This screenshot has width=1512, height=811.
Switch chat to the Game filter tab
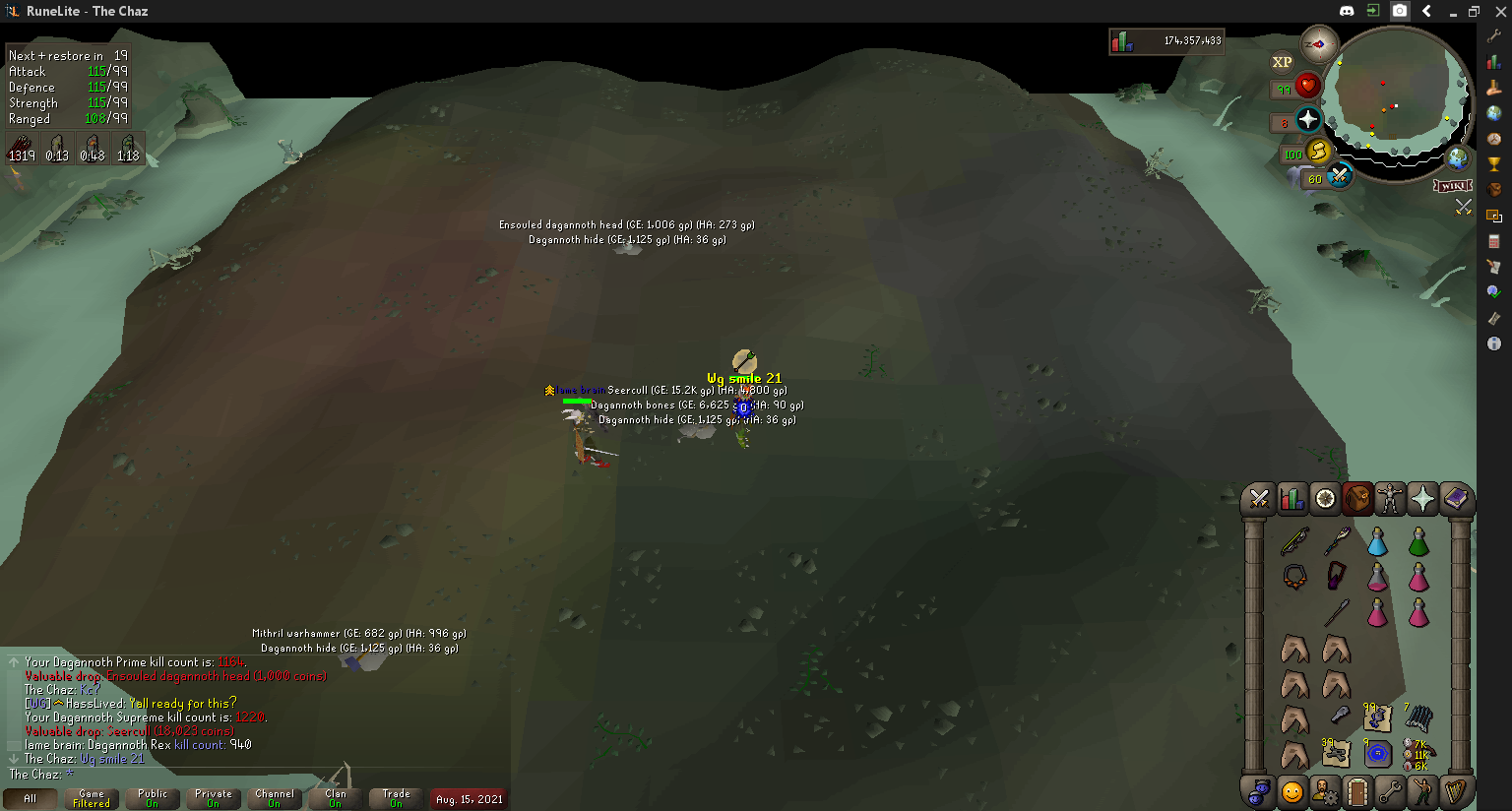tap(92, 798)
